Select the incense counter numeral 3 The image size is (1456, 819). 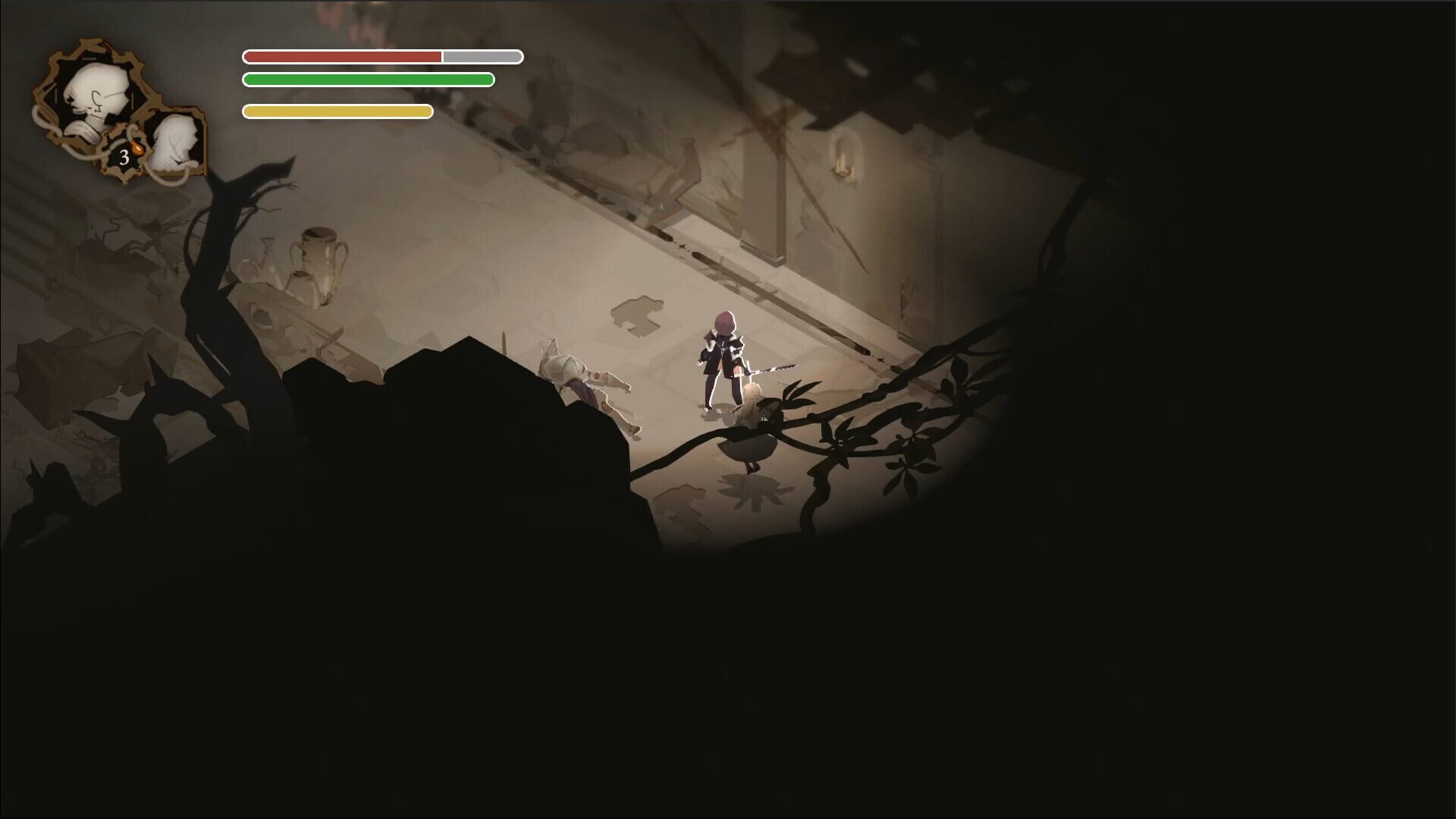pos(124,156)
